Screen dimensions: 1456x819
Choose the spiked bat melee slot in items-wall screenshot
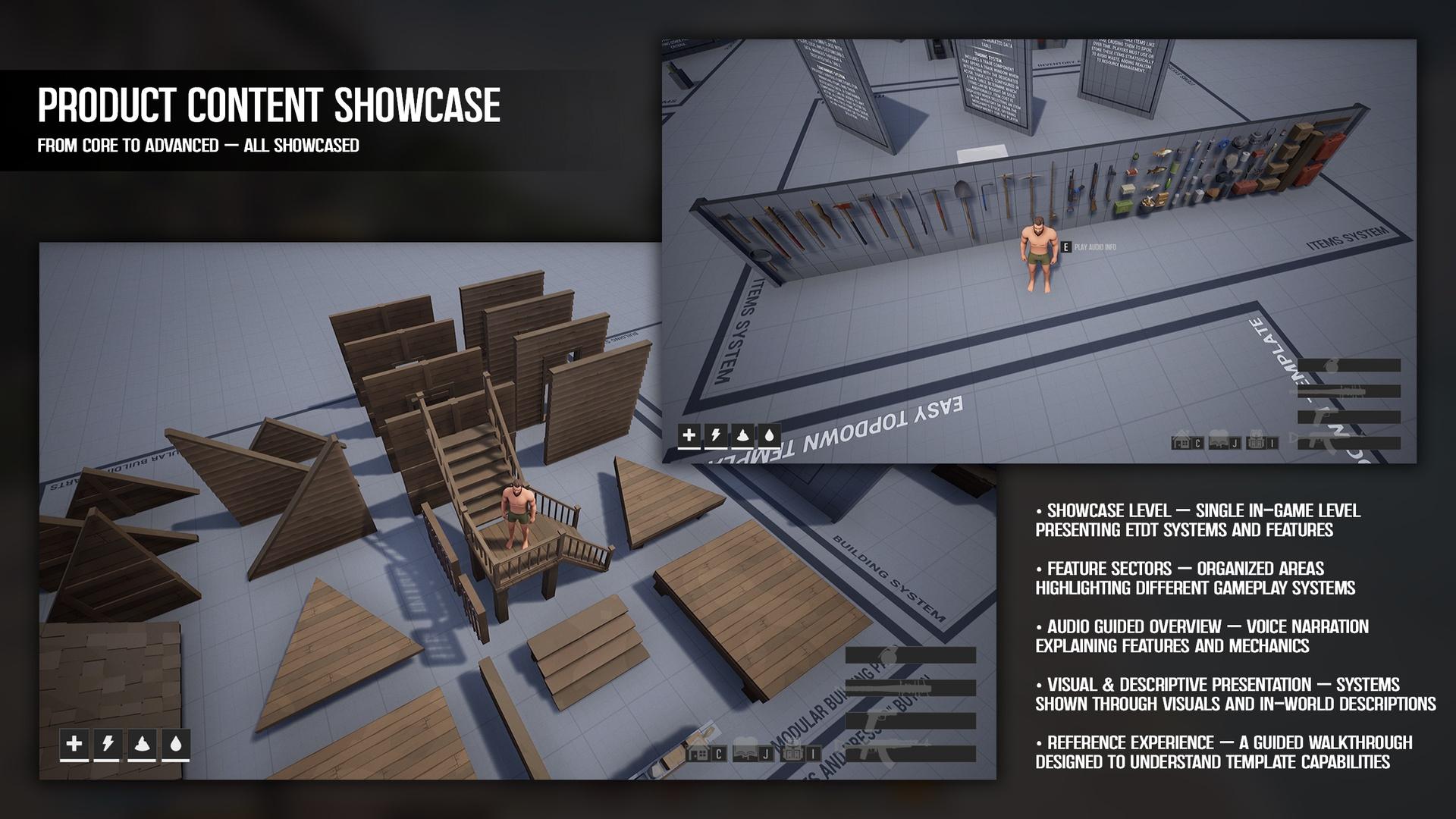point(1348,391)
